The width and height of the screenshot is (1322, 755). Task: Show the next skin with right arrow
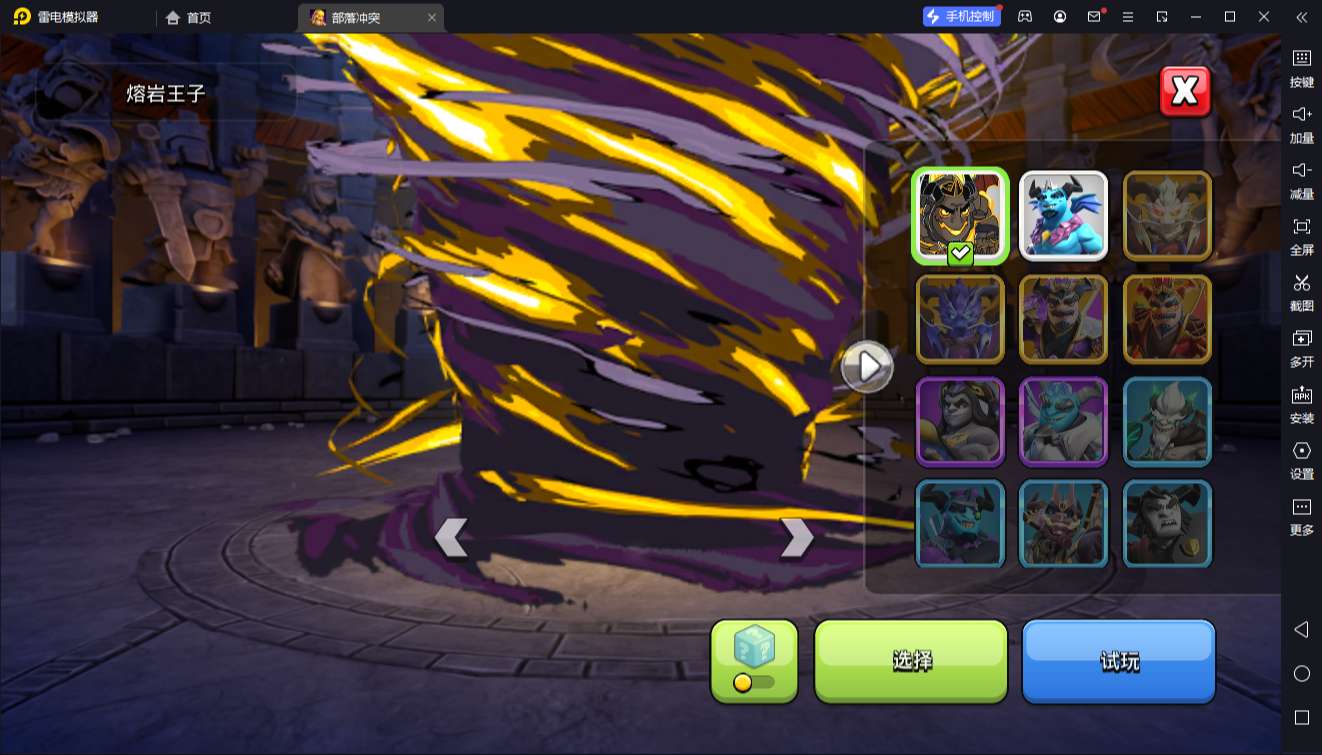pyautogui.click(x=796, y=538)
